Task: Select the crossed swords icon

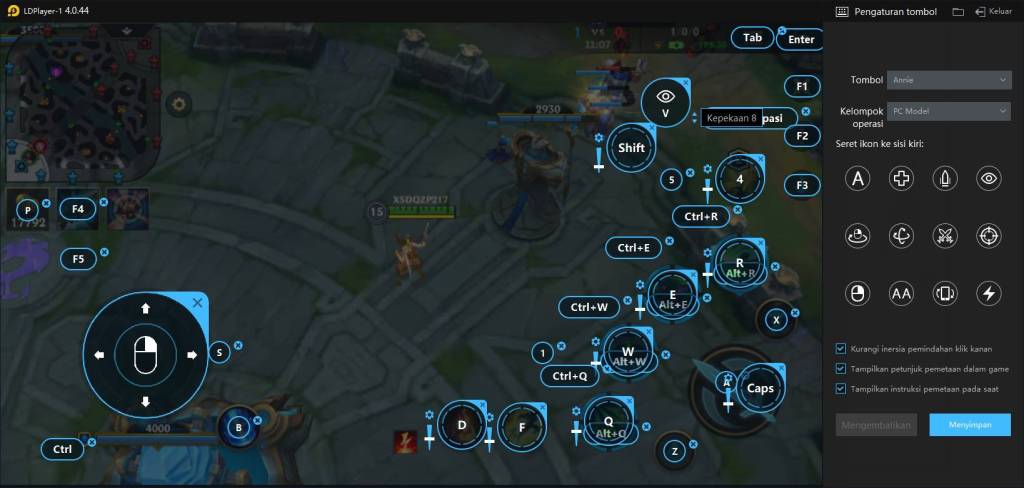Action: 945,236
